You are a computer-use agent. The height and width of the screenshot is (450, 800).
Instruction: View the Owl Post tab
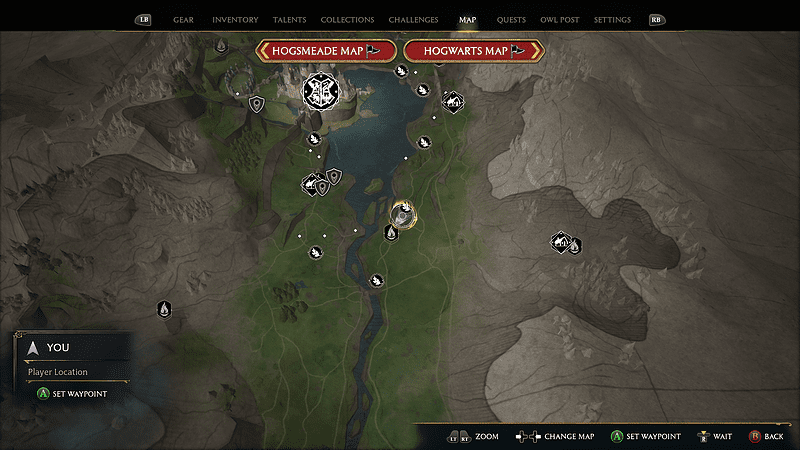(x=560, y=19)
